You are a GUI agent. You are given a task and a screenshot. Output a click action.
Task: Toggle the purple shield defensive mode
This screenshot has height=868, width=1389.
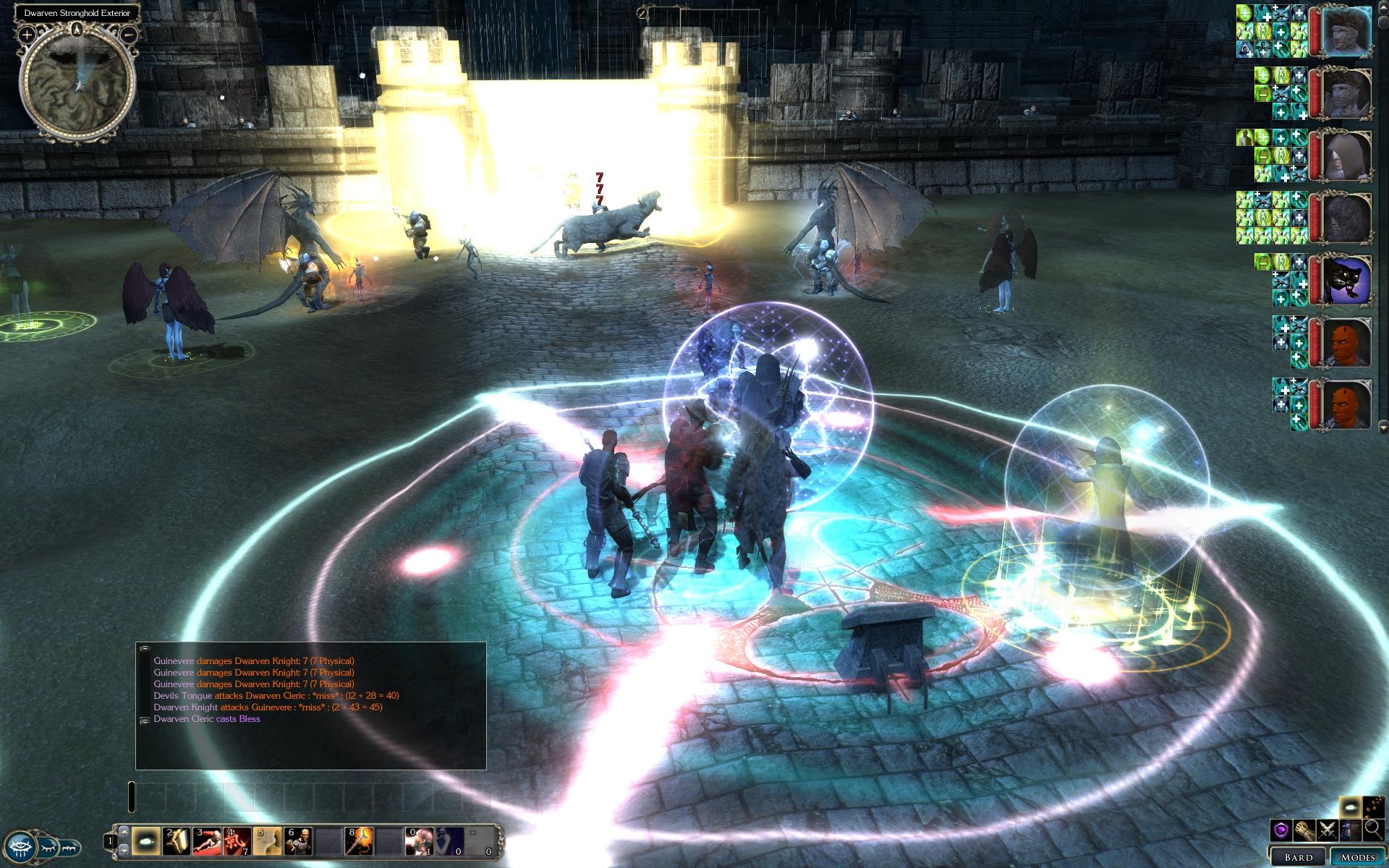1281,830
